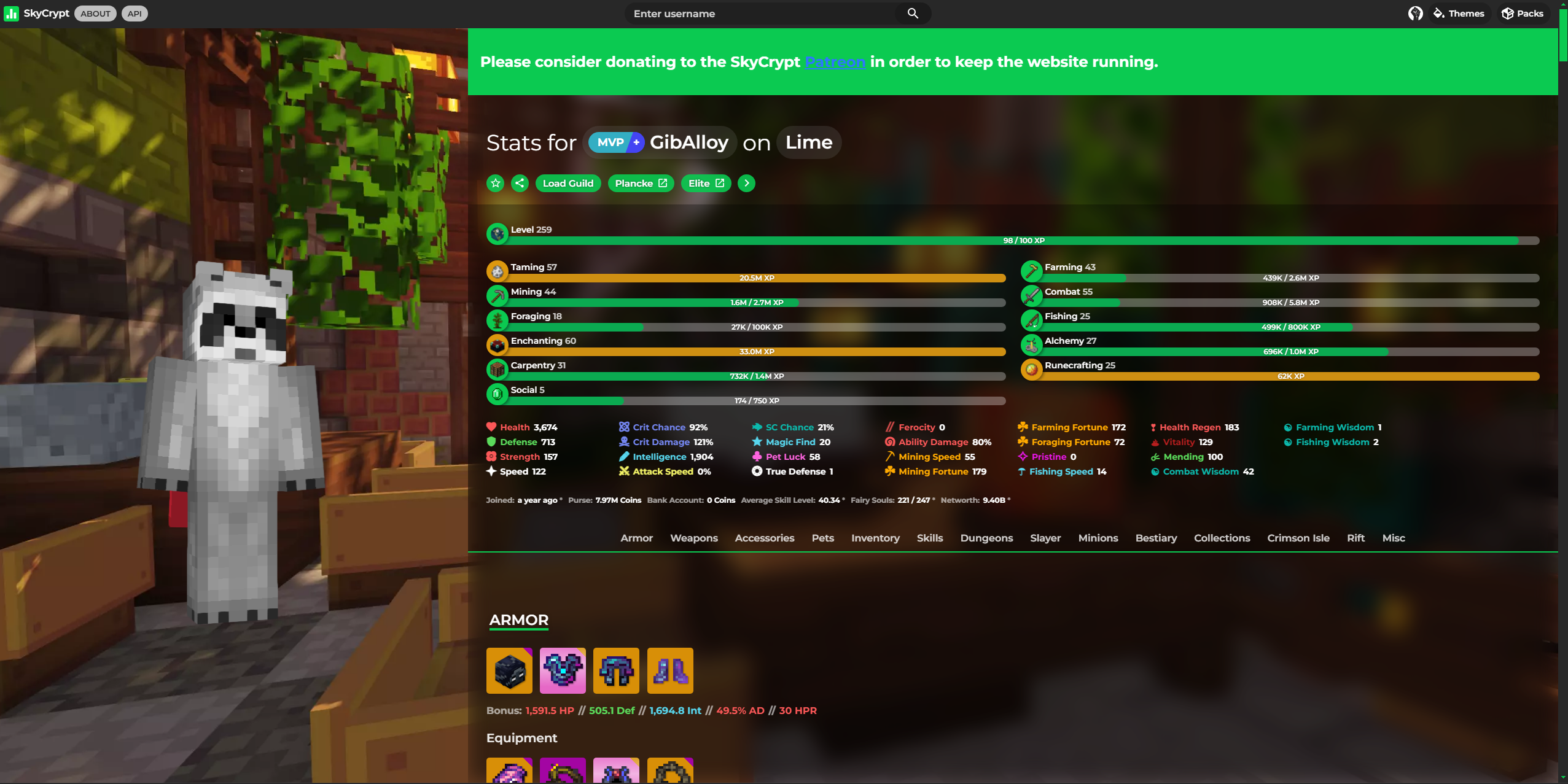Click the helmet armor thumbnail
This screenshot has height=784, width=1568.
[509, 670]
